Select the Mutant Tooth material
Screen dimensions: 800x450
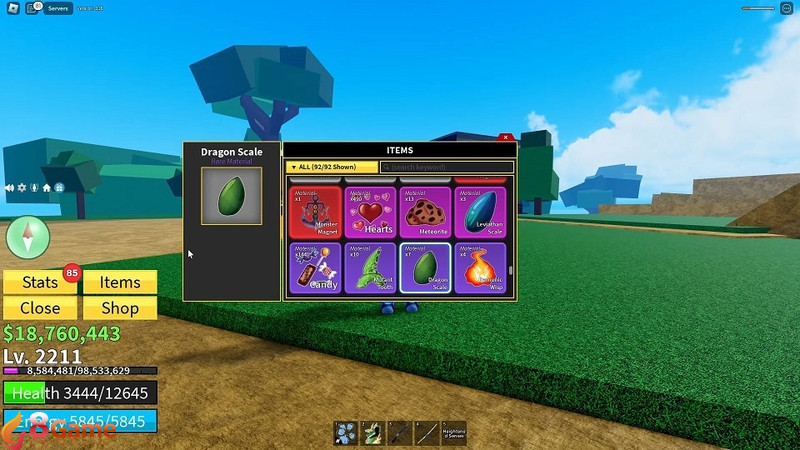click(370, 268)
